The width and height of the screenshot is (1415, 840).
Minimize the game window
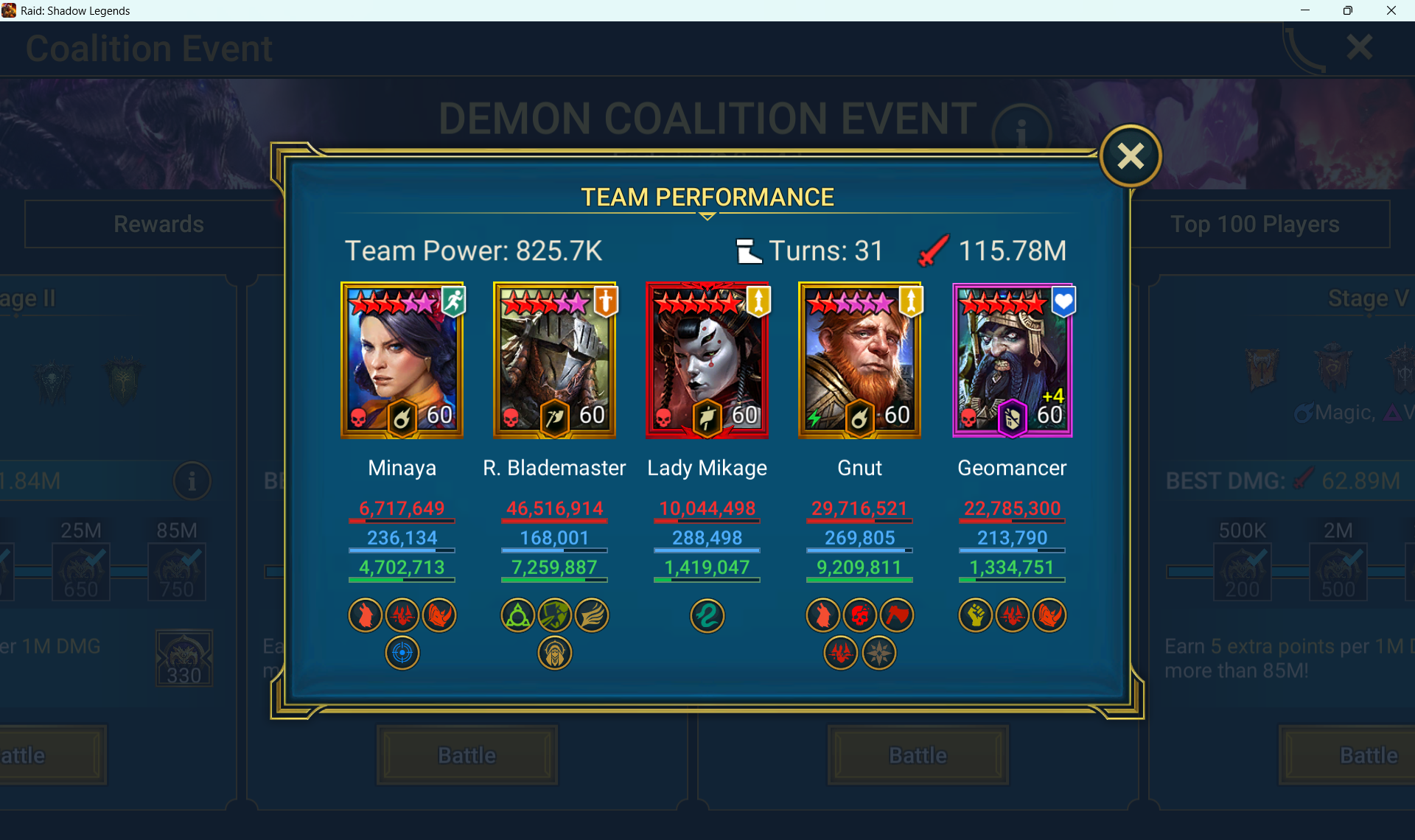coord(1305,10)
